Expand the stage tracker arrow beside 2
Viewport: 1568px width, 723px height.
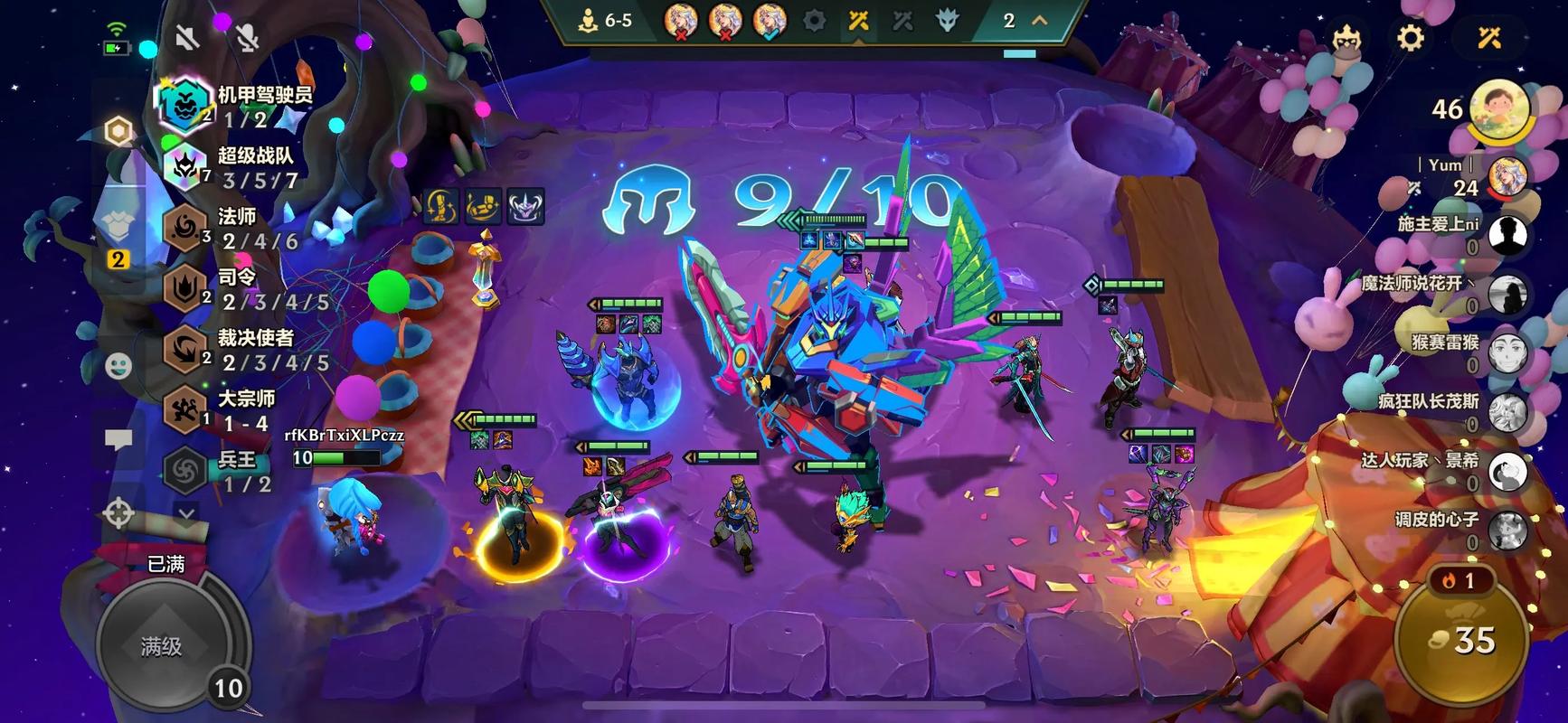(x=1040, y=21)
